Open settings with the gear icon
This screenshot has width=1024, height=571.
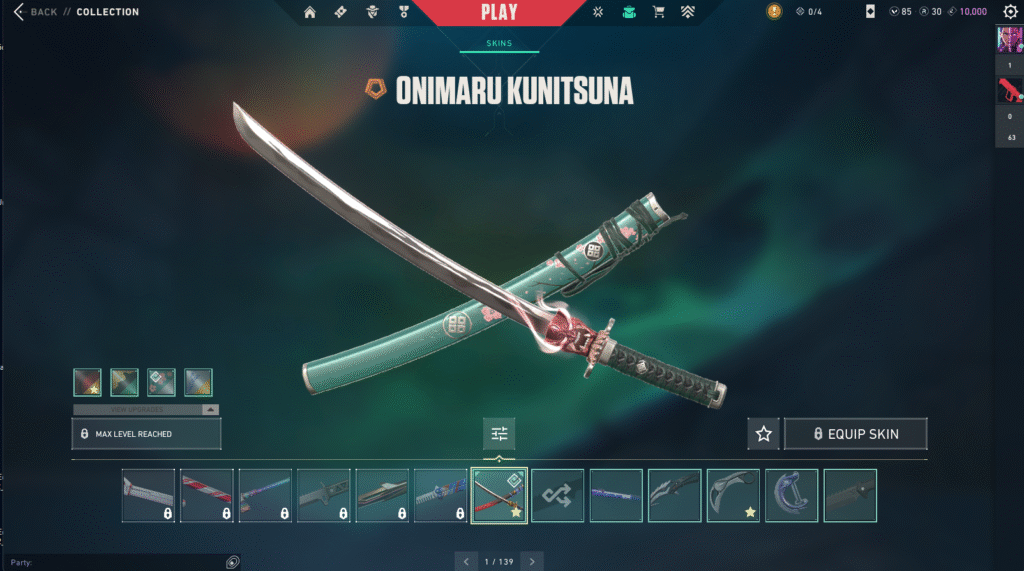coord(1010,12)
